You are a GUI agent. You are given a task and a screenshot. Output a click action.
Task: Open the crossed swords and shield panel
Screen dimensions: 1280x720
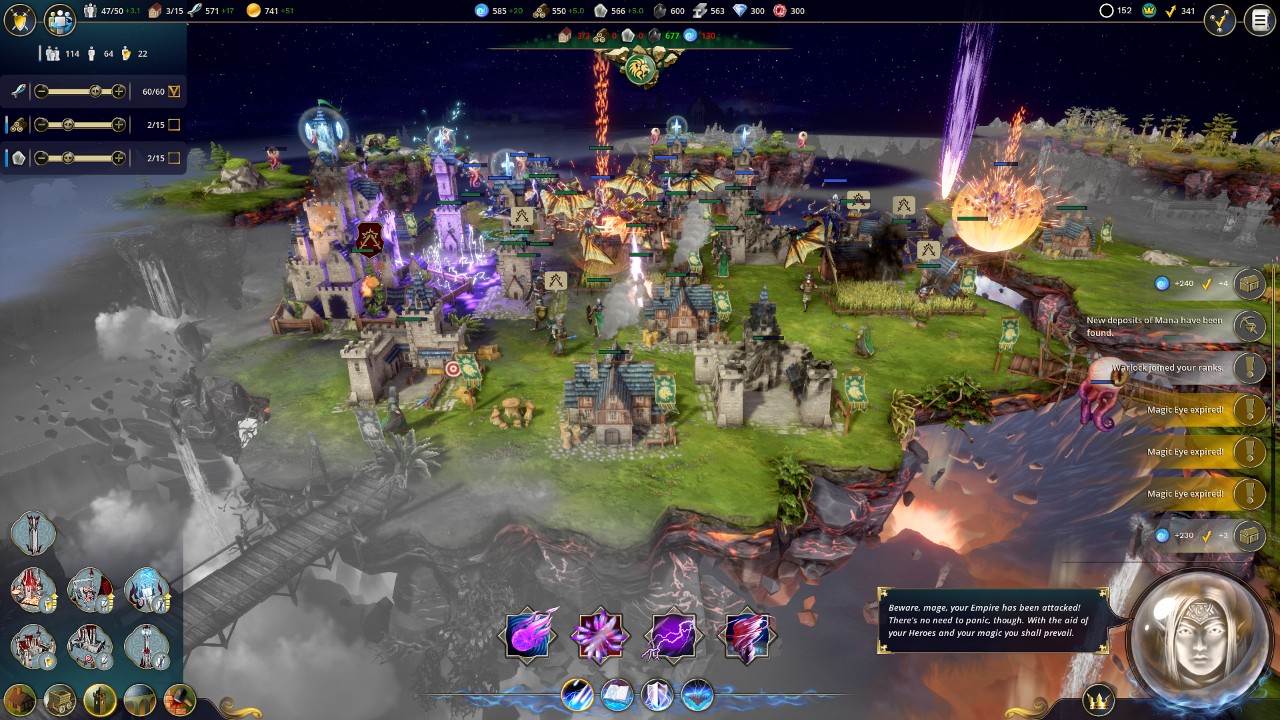coord(20,19)
